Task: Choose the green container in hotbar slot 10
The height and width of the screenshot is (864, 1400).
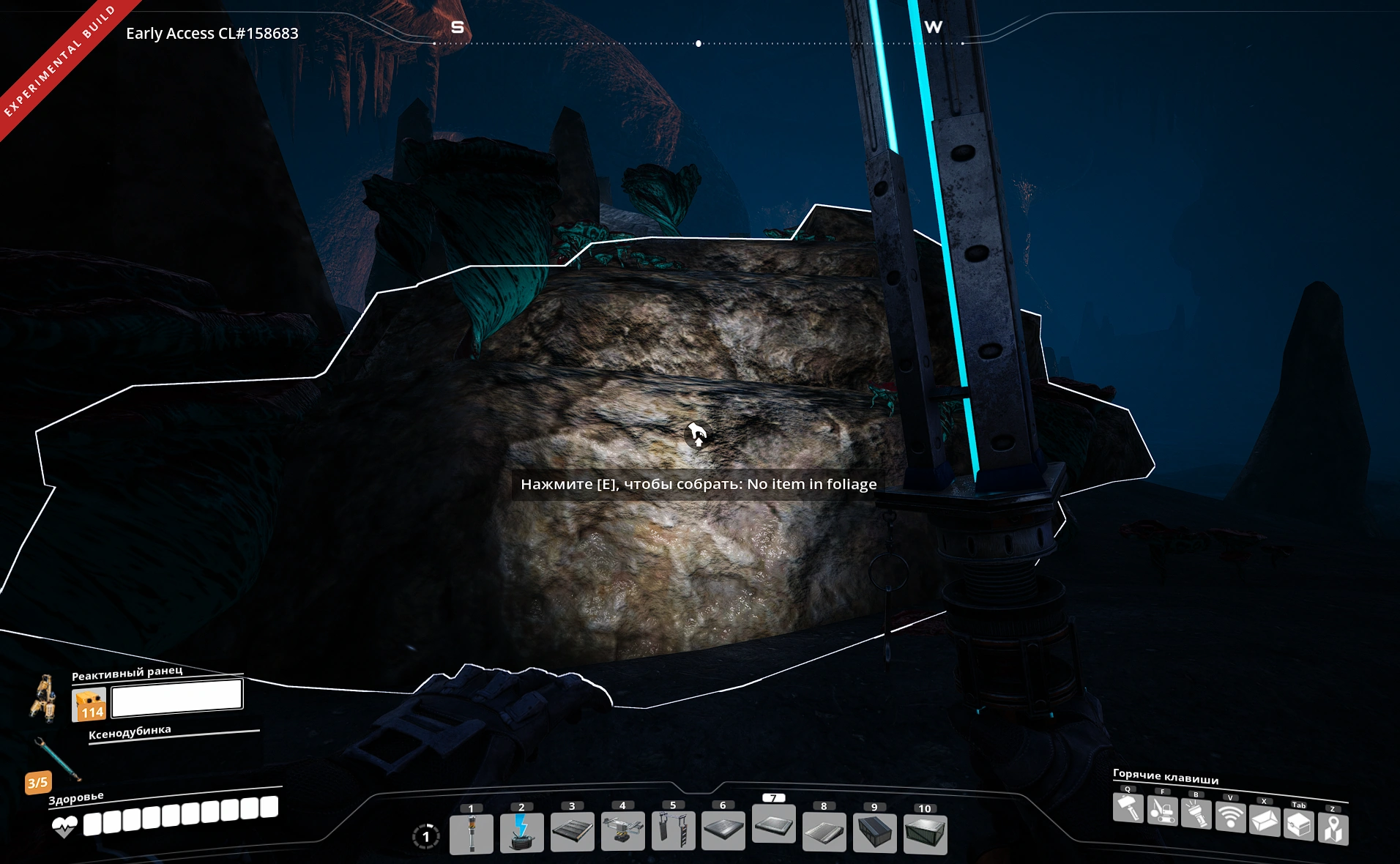Action: [x=925, y=834]
